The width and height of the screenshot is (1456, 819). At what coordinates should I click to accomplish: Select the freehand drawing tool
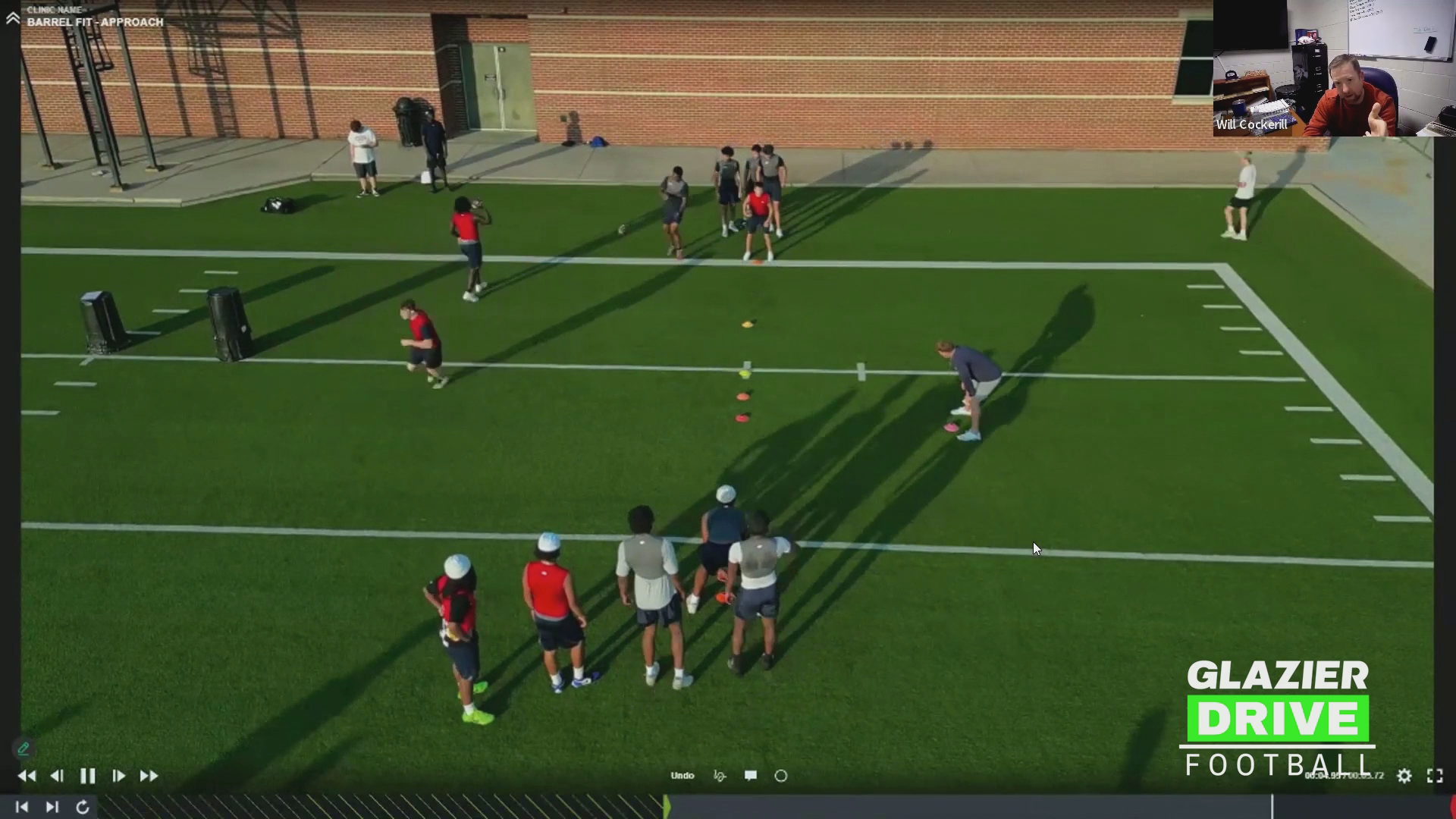720,776
